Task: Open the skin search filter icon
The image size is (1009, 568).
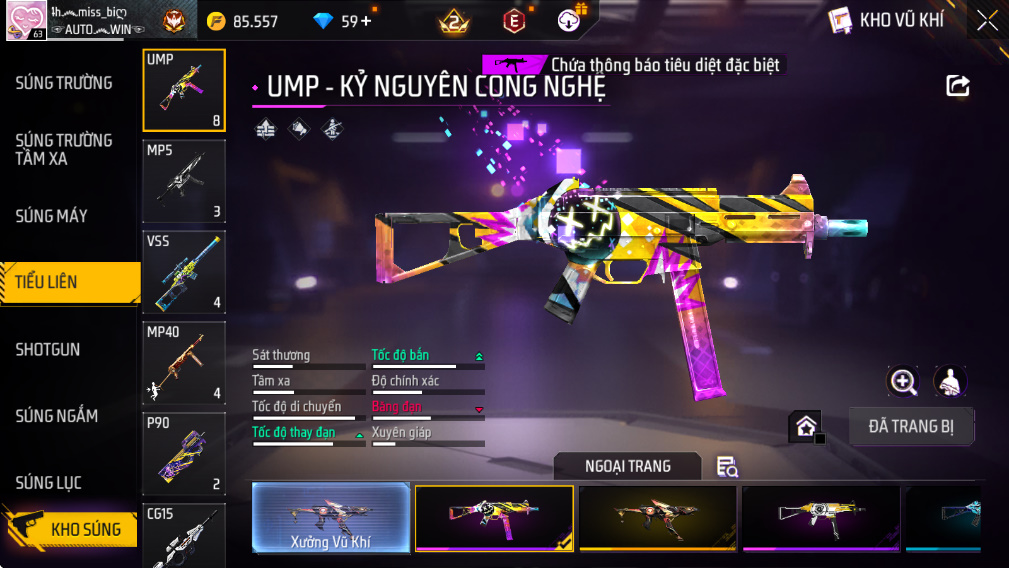Action: click(x=727, y=467)
